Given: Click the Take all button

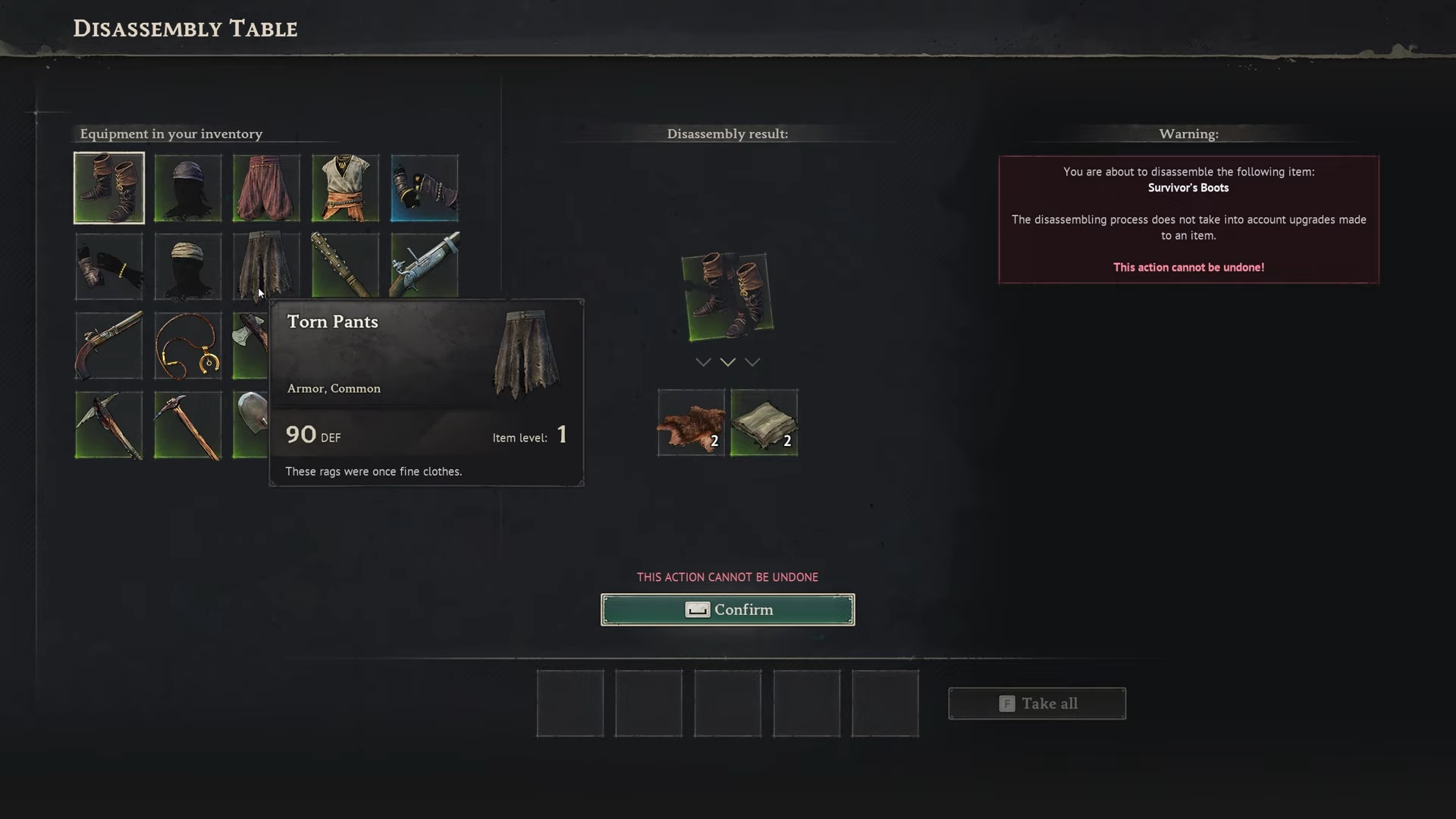Looking at the screenshot, I should (1037, 704).
